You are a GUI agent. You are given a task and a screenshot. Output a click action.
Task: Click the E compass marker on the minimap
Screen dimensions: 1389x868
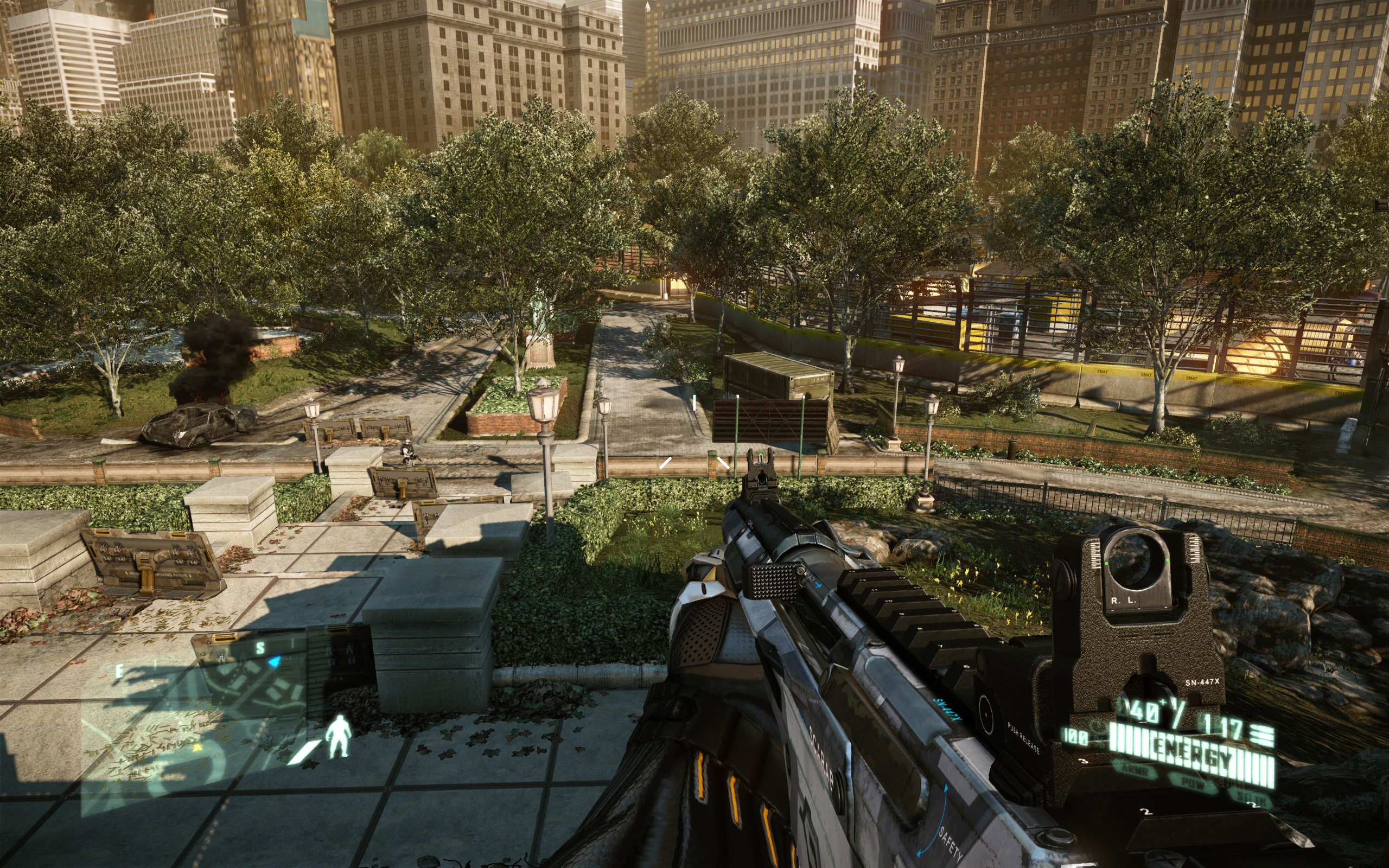point(119,671)
